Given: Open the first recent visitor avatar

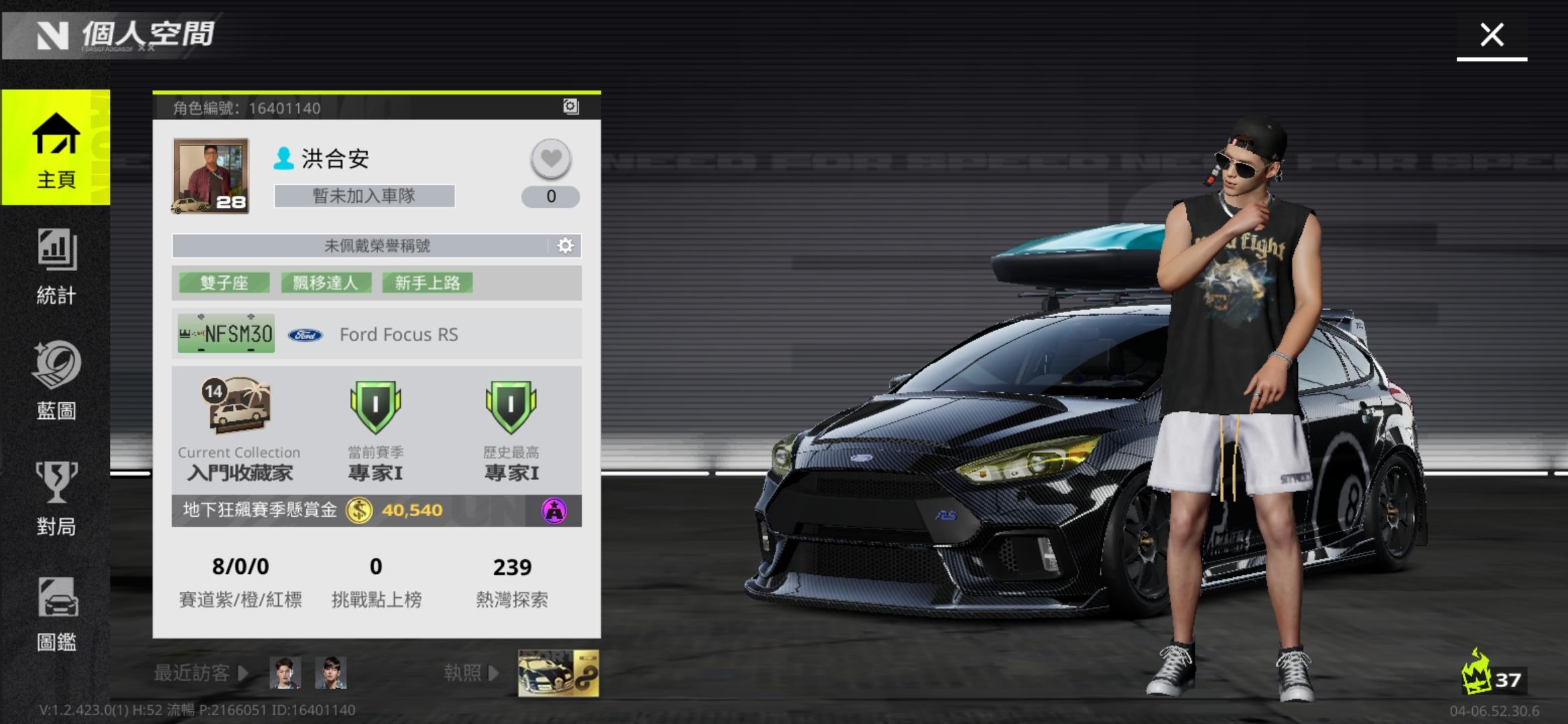Looking at the screenshot, I should [x=285, y=672].
